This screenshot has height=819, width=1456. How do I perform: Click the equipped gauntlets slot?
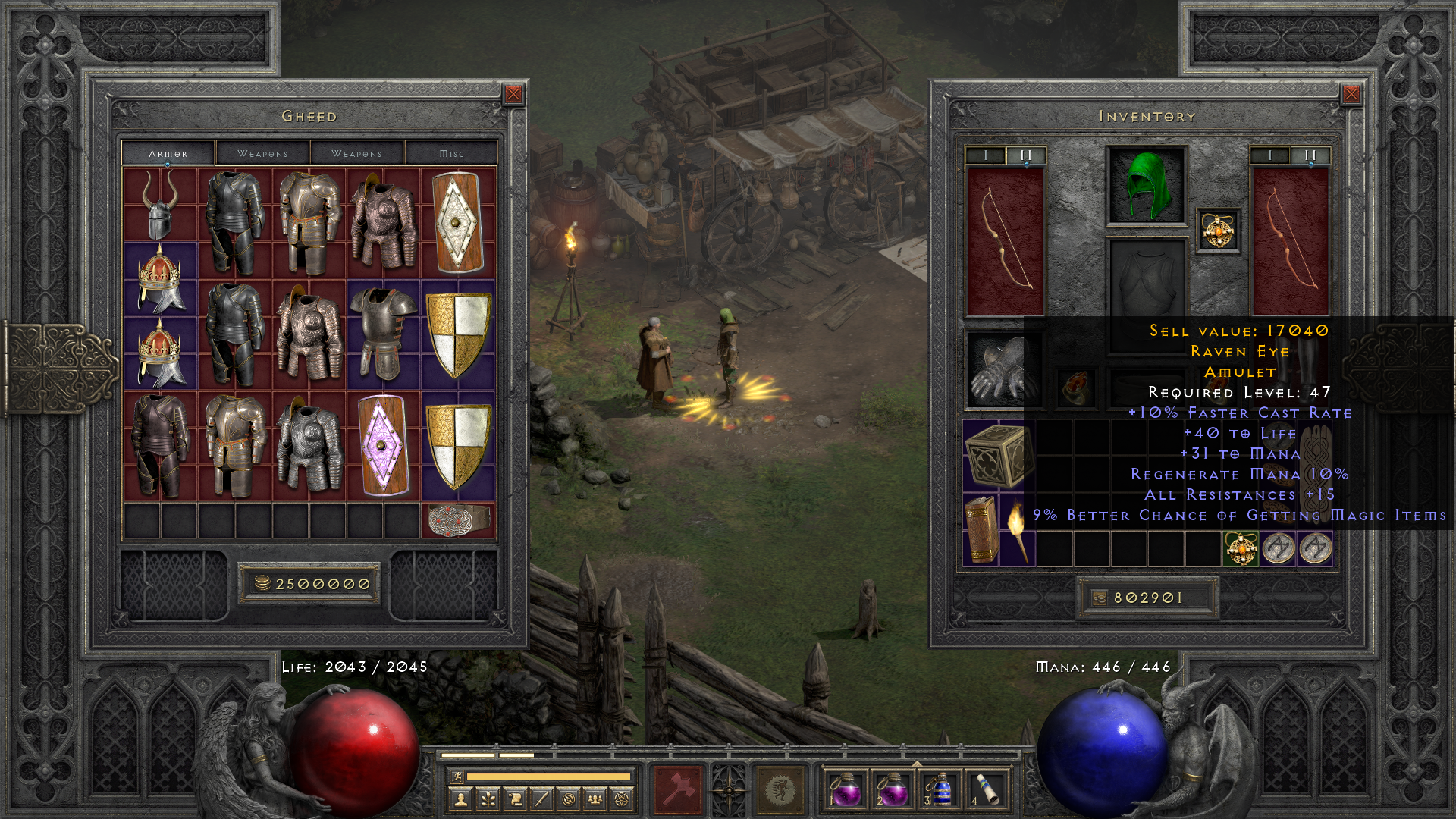point(1001,369)
